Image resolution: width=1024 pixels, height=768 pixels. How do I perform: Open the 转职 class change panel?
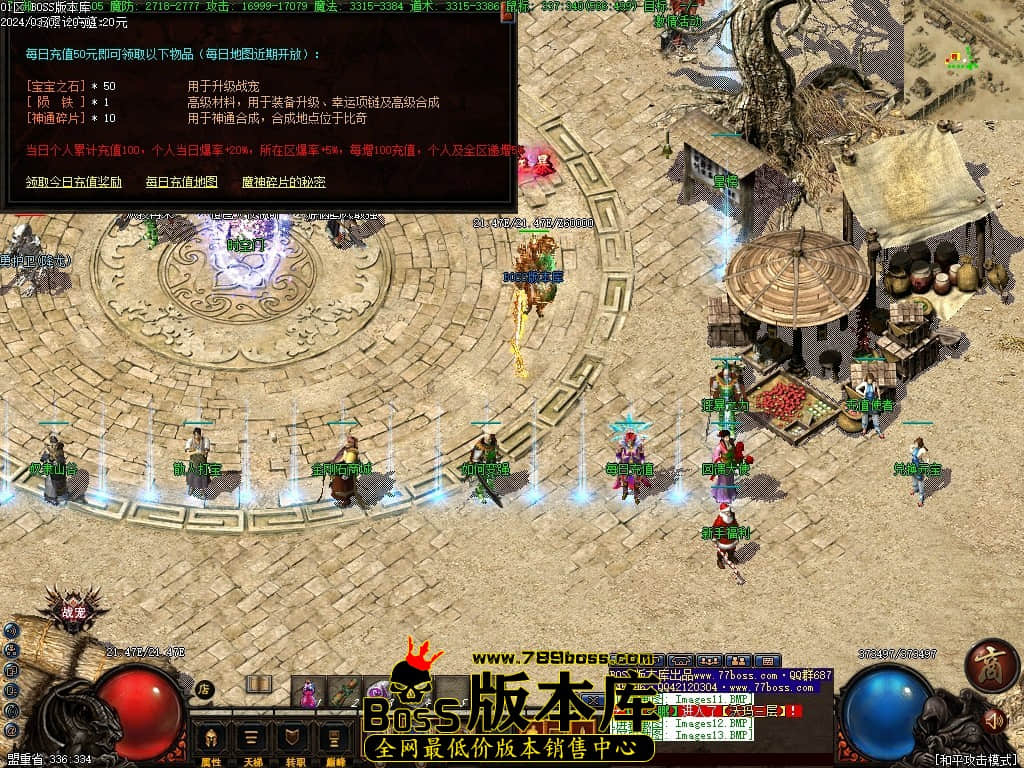[x=291, y=744]
